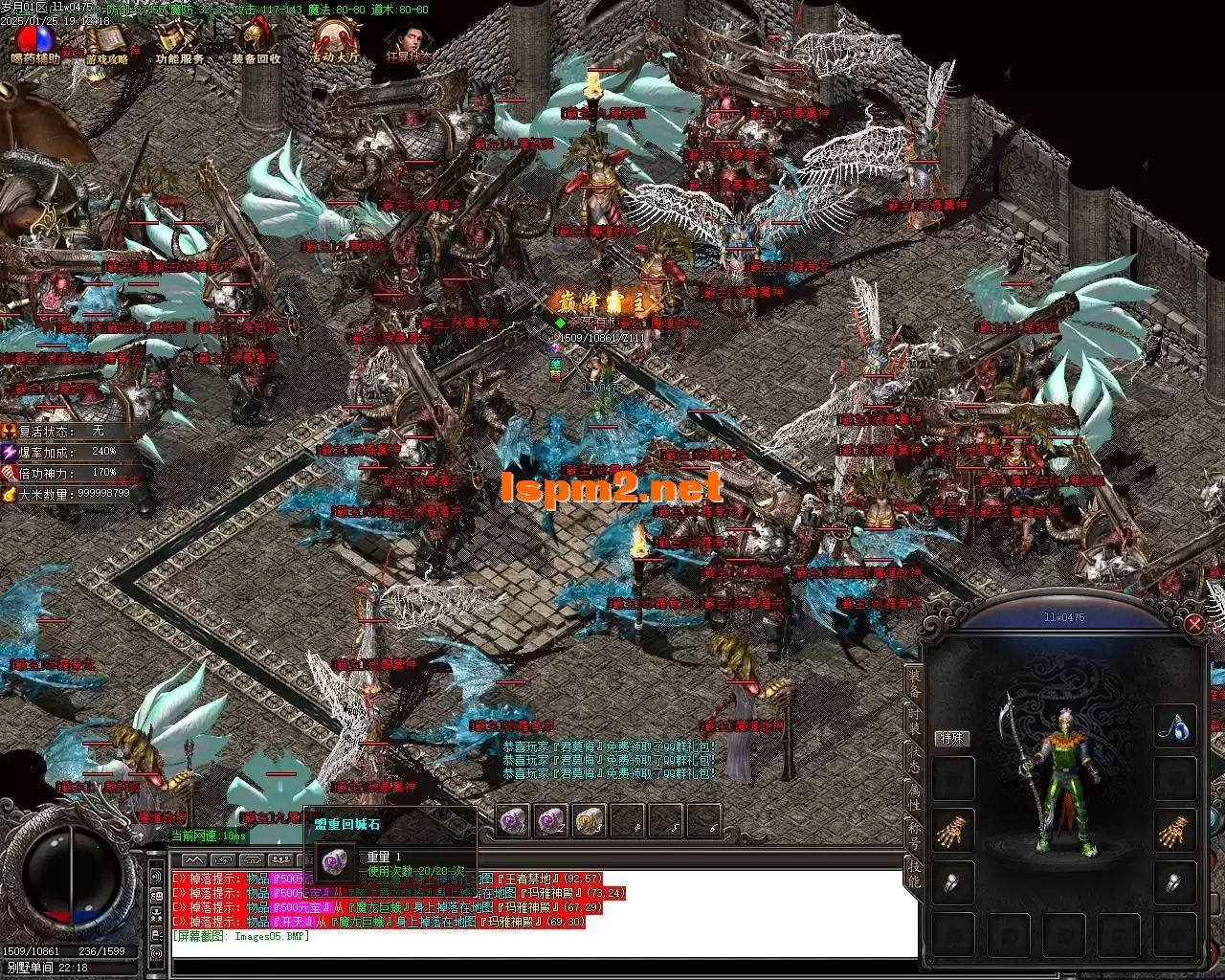The image size is (1225, 980).
Task: Click the 特殊 special button
Action: 952,738
